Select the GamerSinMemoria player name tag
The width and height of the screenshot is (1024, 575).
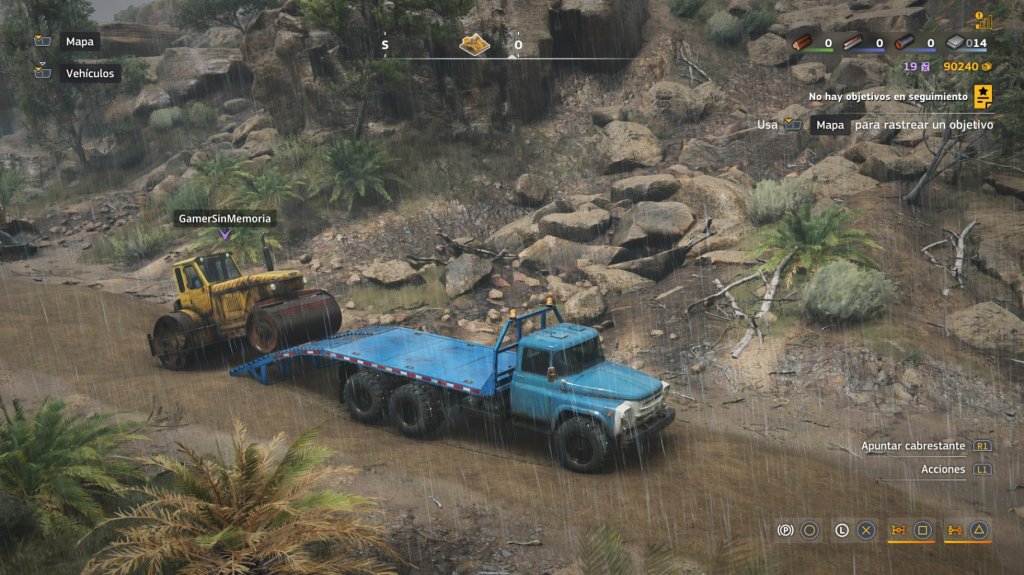(x=225, y=218)
